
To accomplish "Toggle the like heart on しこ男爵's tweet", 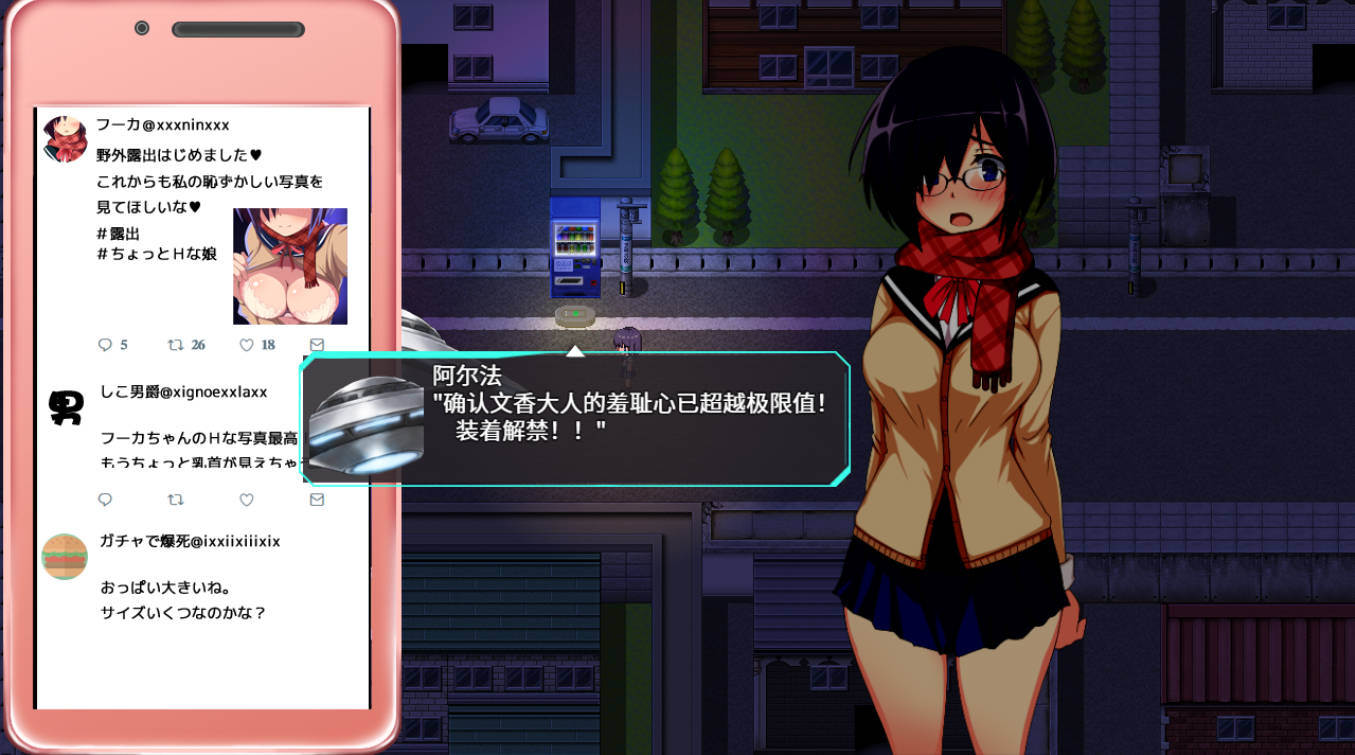I will 246,500.
